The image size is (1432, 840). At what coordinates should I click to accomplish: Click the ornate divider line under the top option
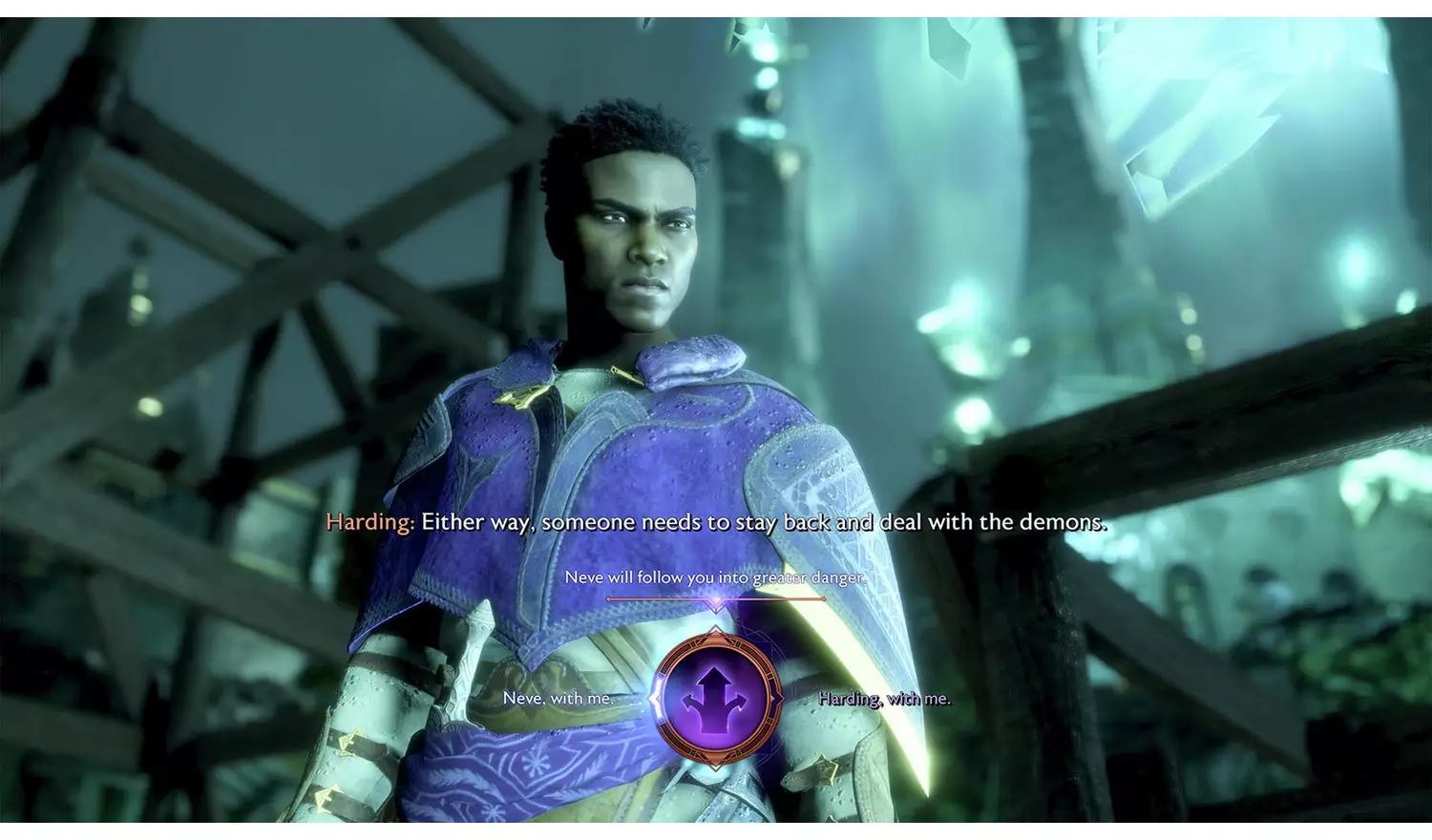coord(714,599)
